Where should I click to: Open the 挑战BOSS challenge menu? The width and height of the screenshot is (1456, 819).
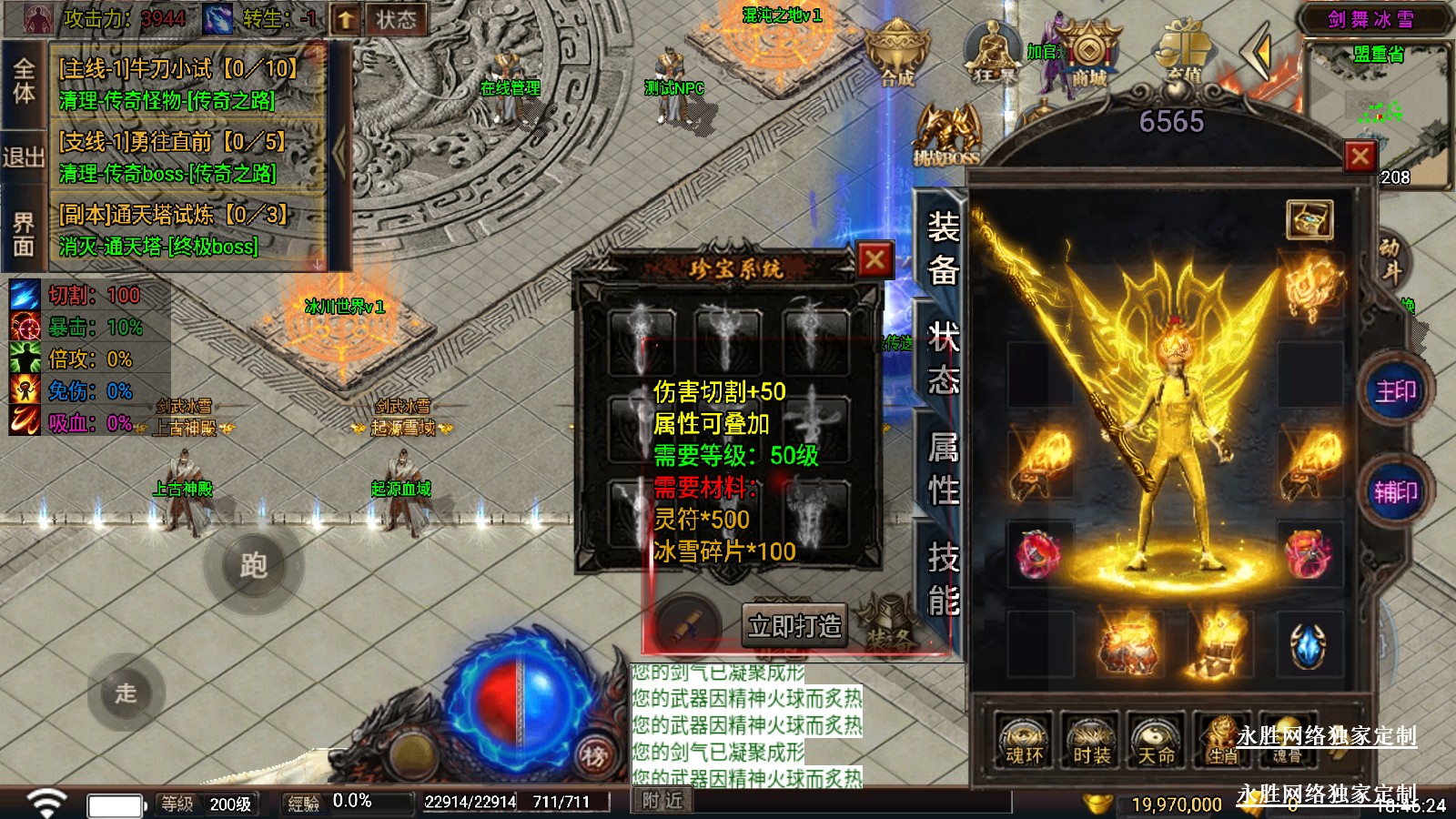pyautogui.click(x=947, y=136)
